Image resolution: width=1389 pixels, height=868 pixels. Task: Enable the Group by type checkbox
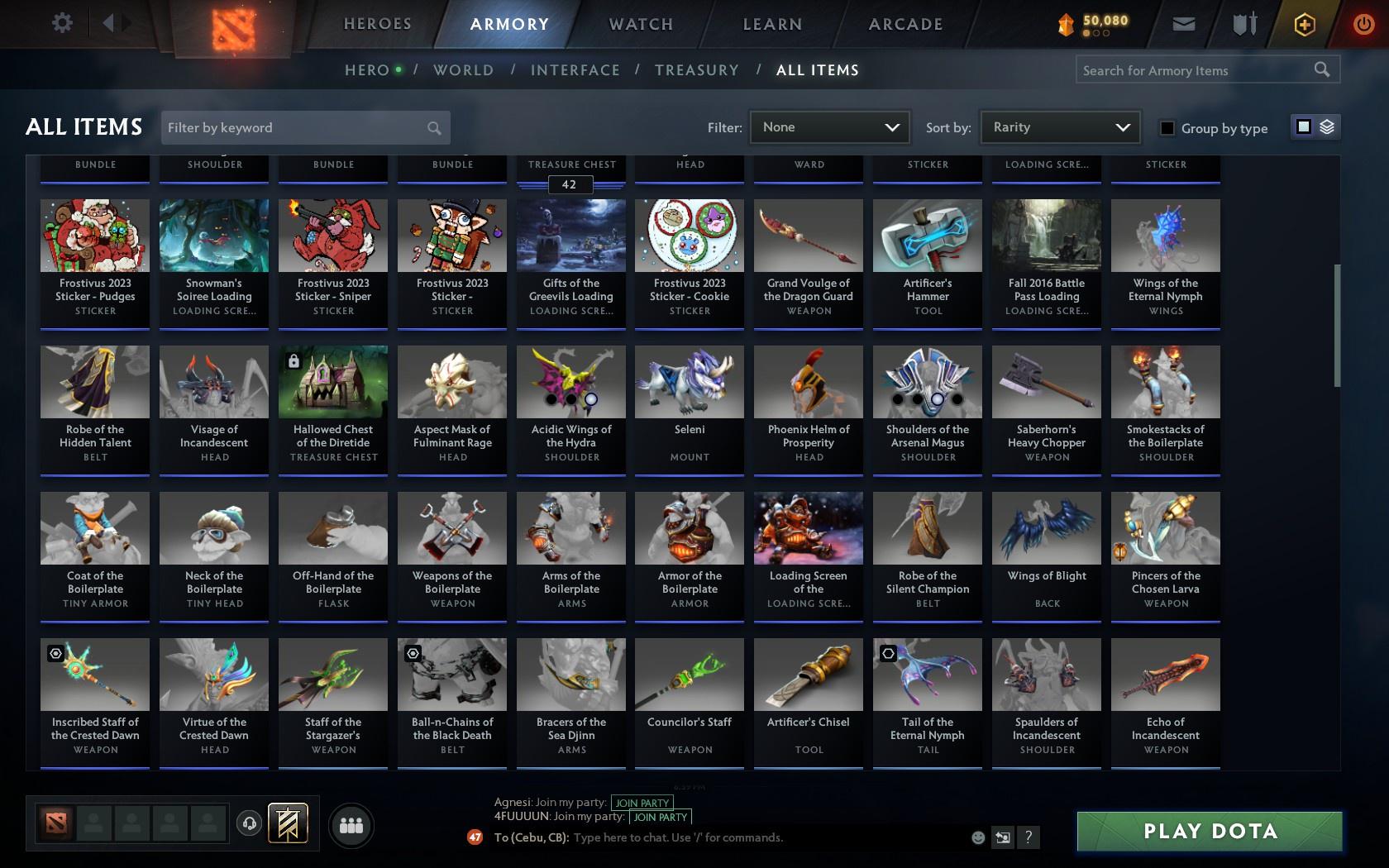point(1166,129)
